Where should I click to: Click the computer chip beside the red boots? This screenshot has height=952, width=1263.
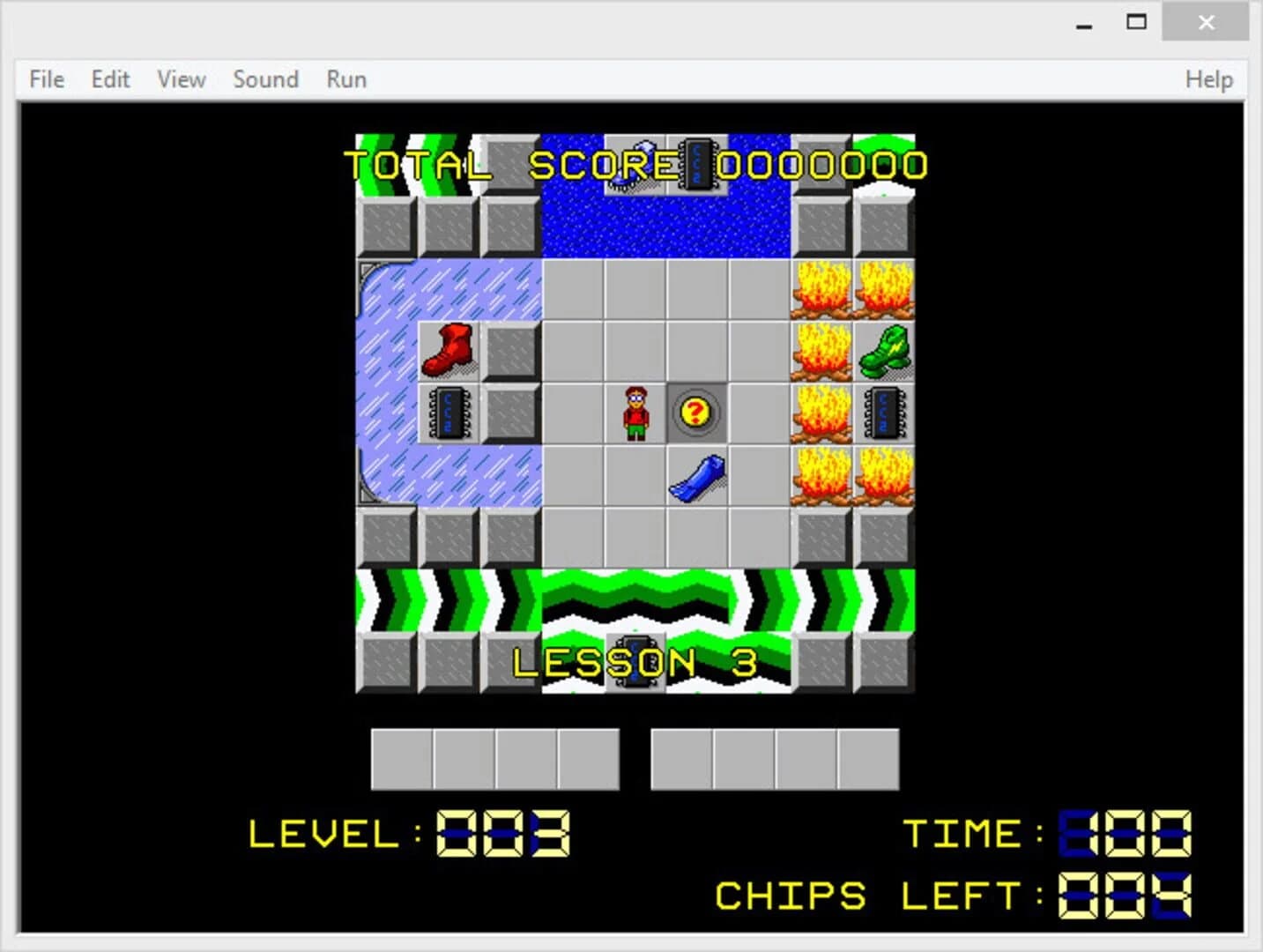tap(448, 413)
